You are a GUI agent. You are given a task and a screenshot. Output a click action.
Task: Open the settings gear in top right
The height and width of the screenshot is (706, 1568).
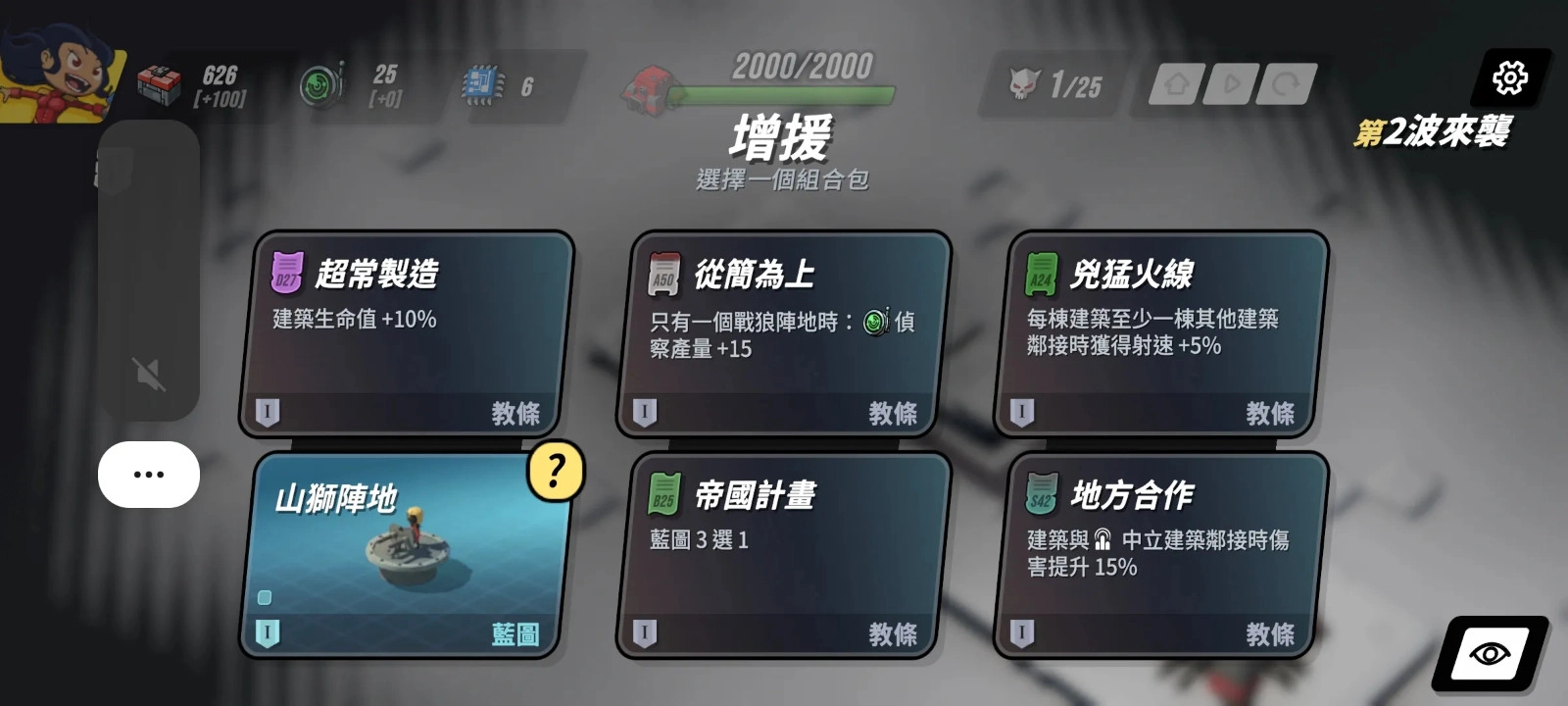[1510, 76]
